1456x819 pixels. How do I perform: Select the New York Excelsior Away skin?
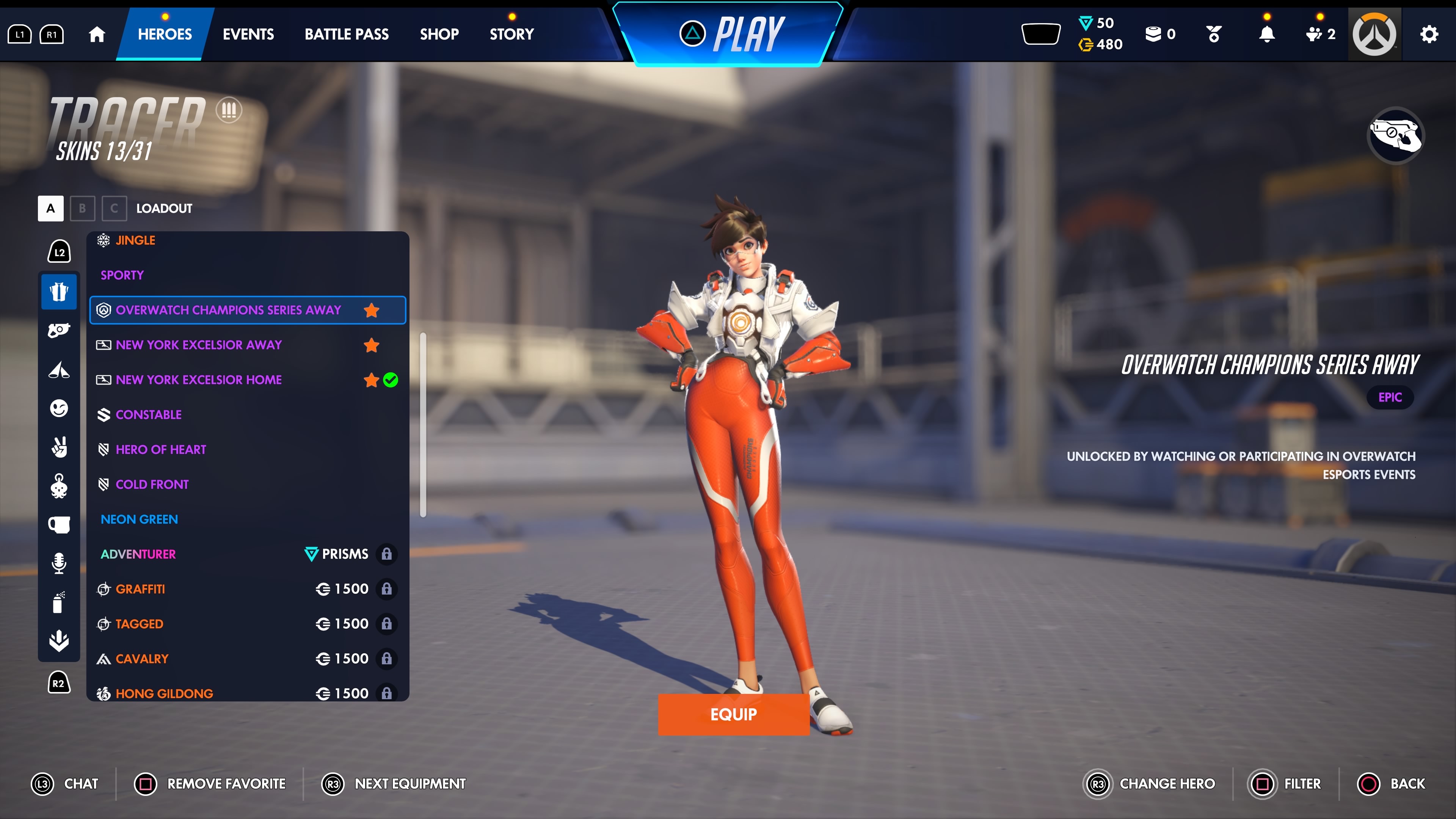point(199,345)
